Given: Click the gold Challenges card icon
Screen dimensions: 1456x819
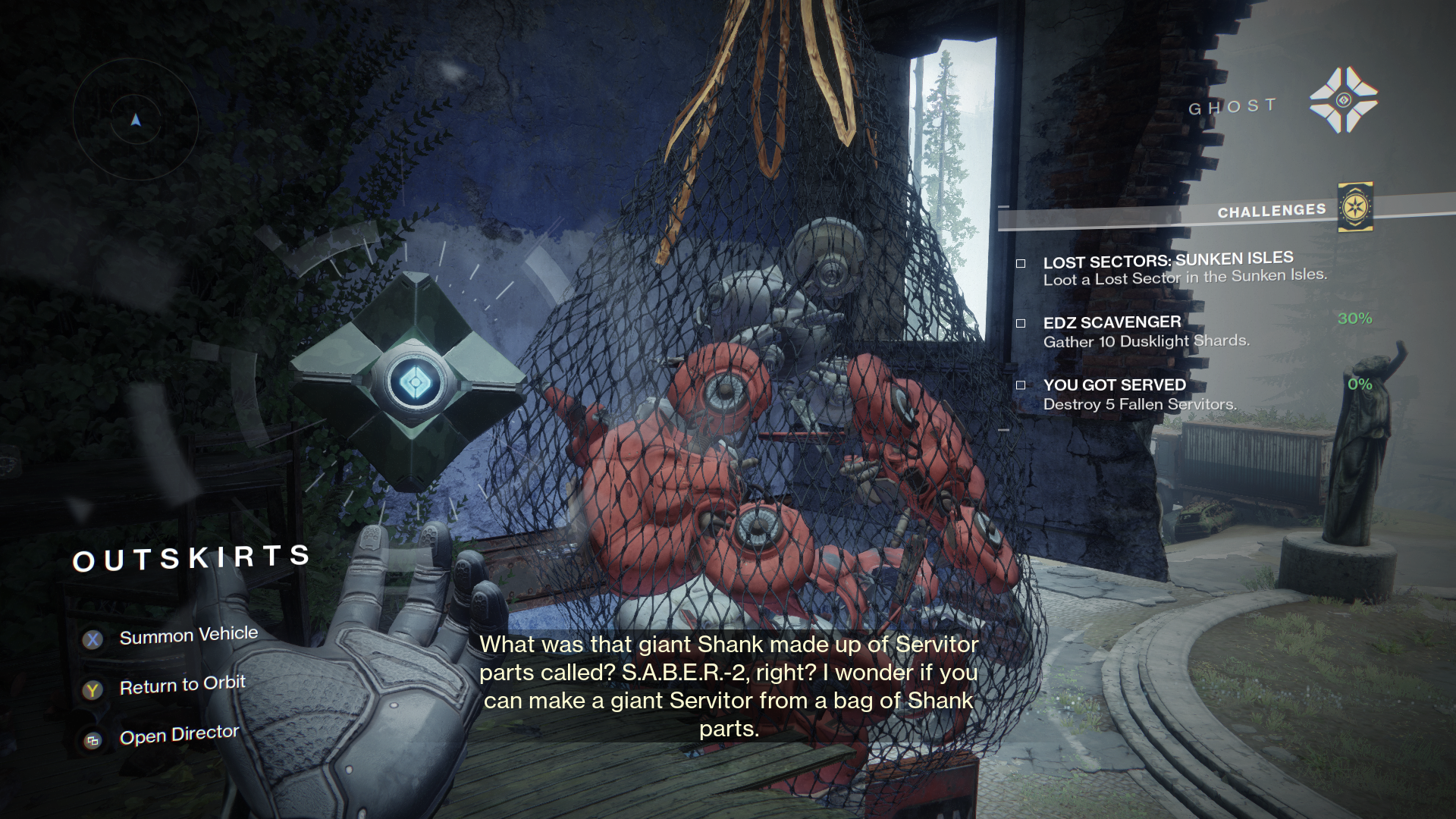Looking at the screenshot, I should point(1354,207).
